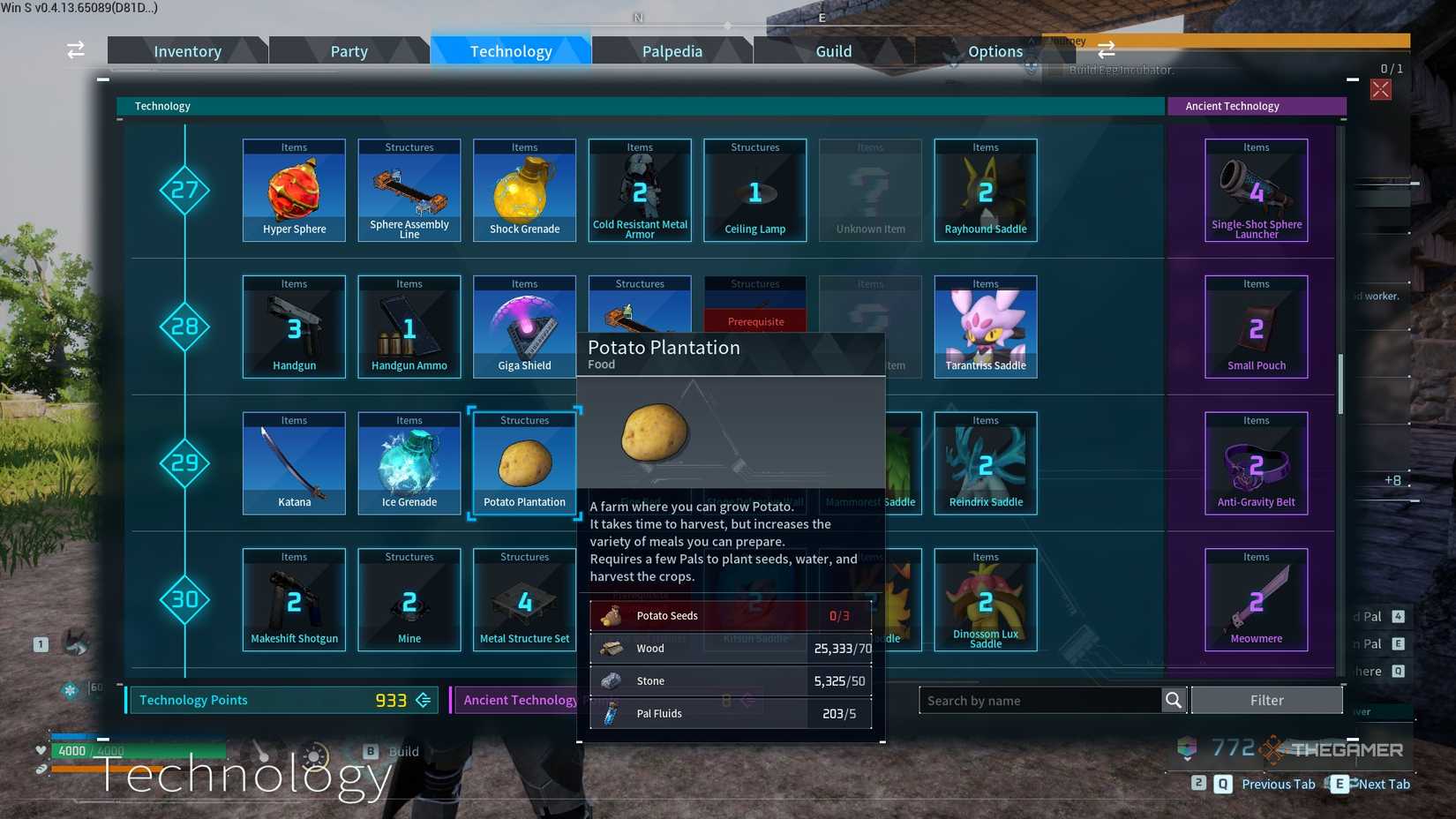Open the Filter options

pyautogui.click(x=1267, y=699)
